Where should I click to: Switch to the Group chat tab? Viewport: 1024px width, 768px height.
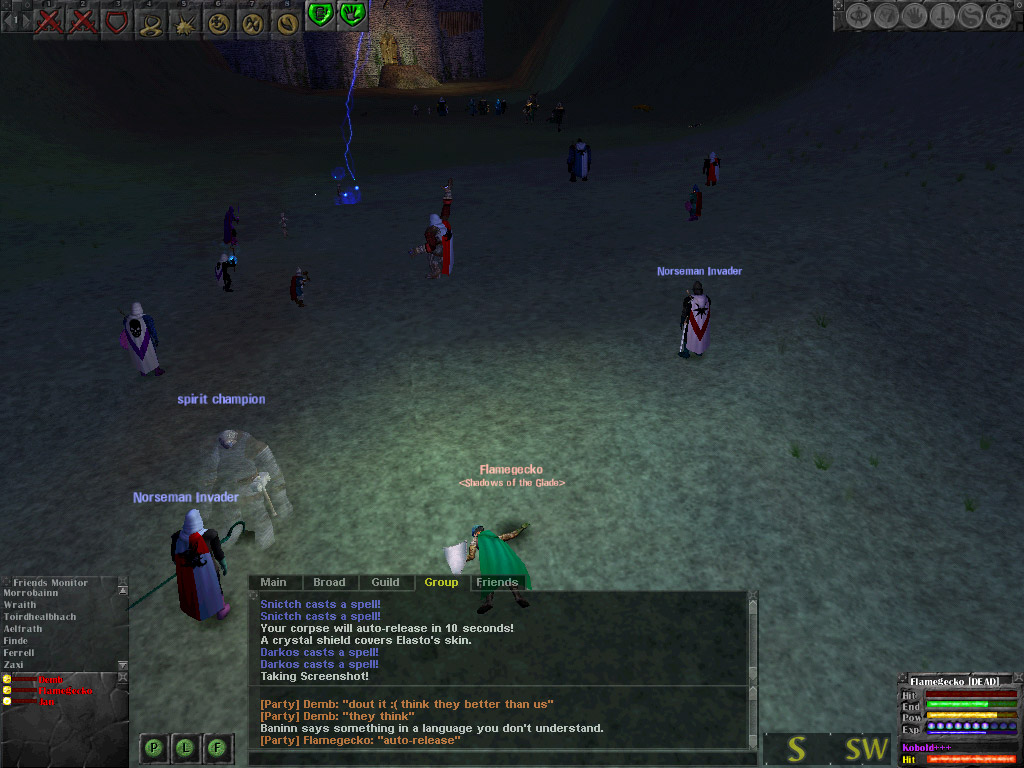441,582
